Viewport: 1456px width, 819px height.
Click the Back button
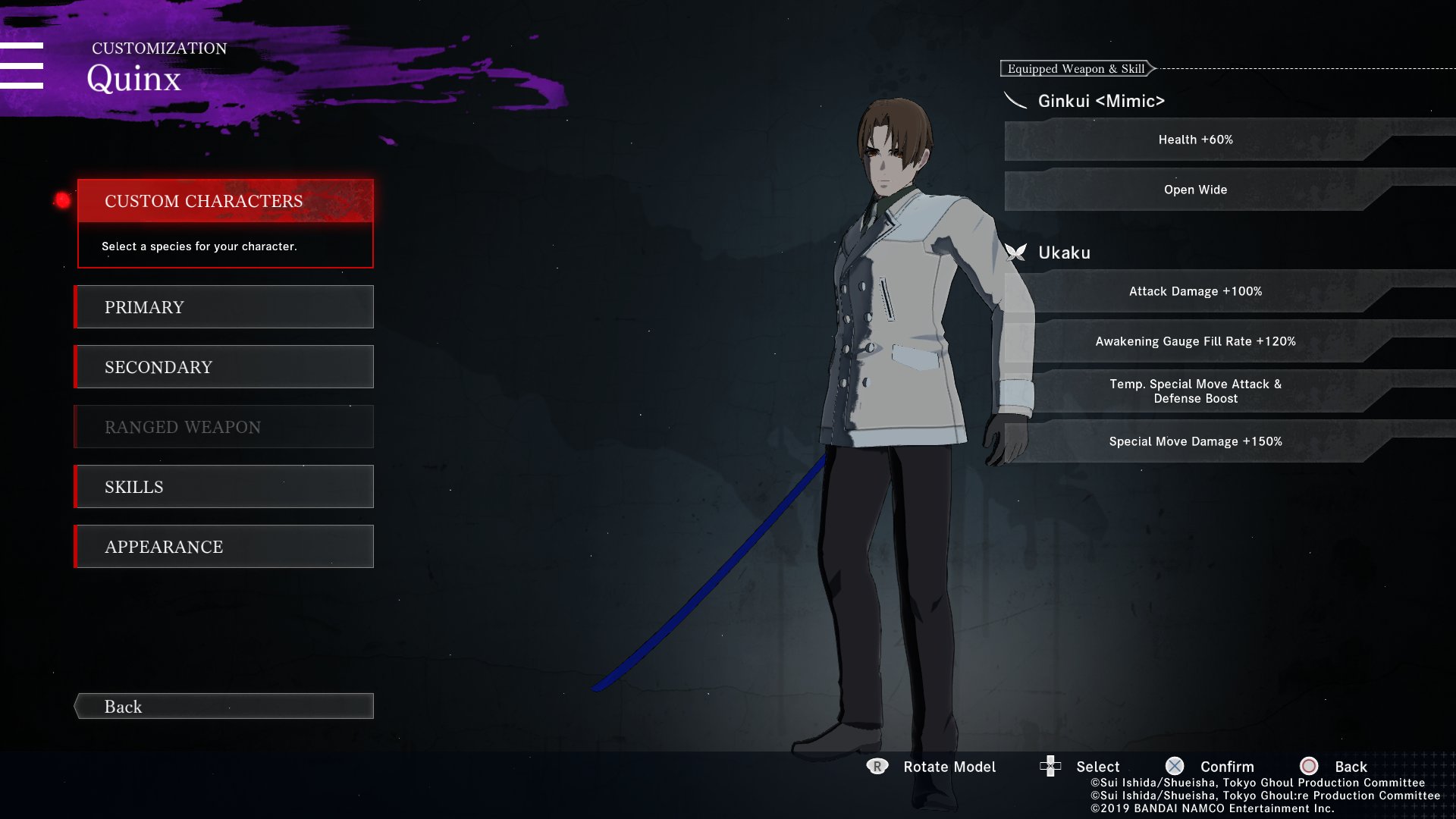pyautogui.click(x=224, y=706)
